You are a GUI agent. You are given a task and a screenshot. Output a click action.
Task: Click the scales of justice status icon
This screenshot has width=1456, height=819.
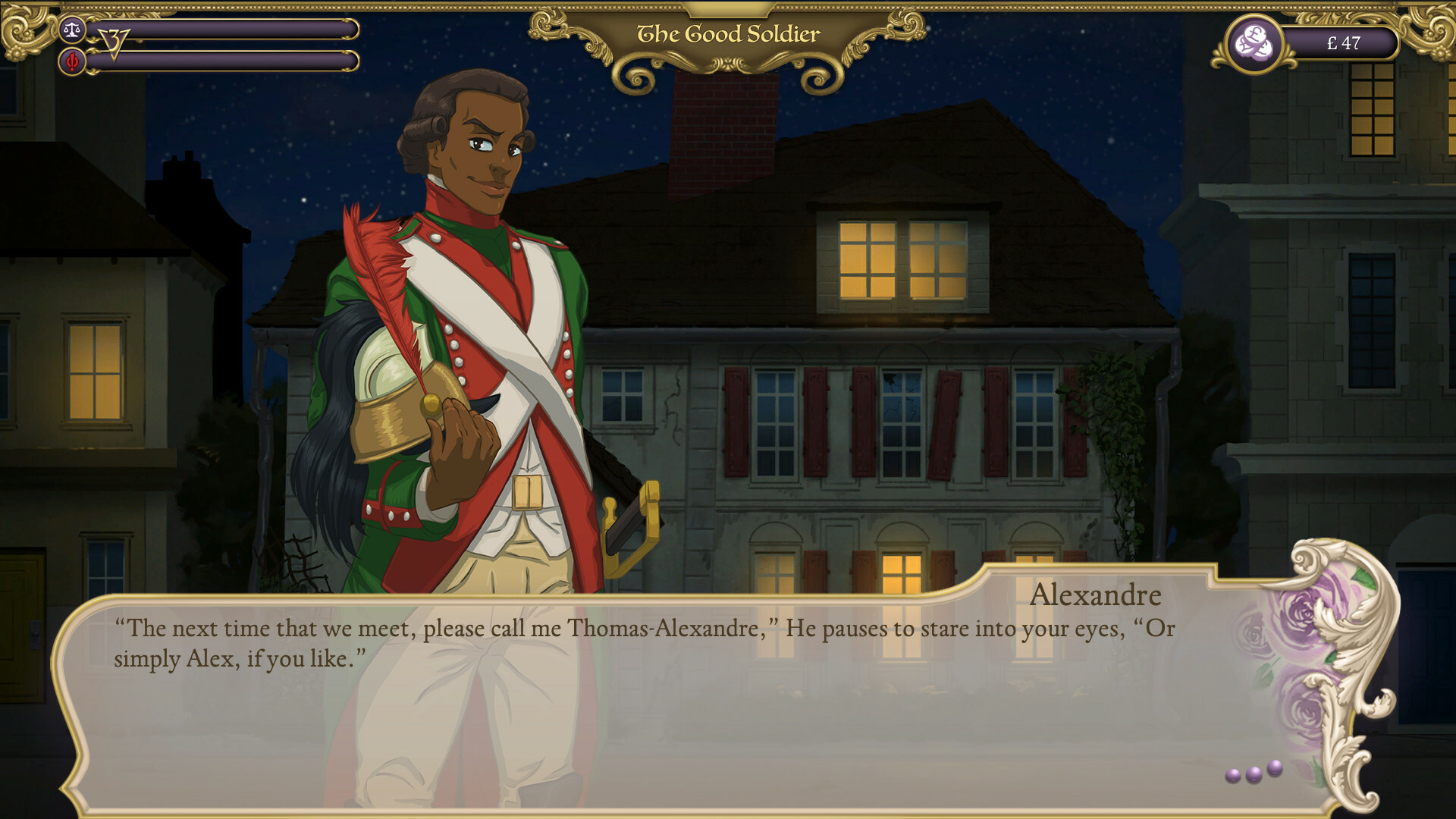[x=72, y=28]
